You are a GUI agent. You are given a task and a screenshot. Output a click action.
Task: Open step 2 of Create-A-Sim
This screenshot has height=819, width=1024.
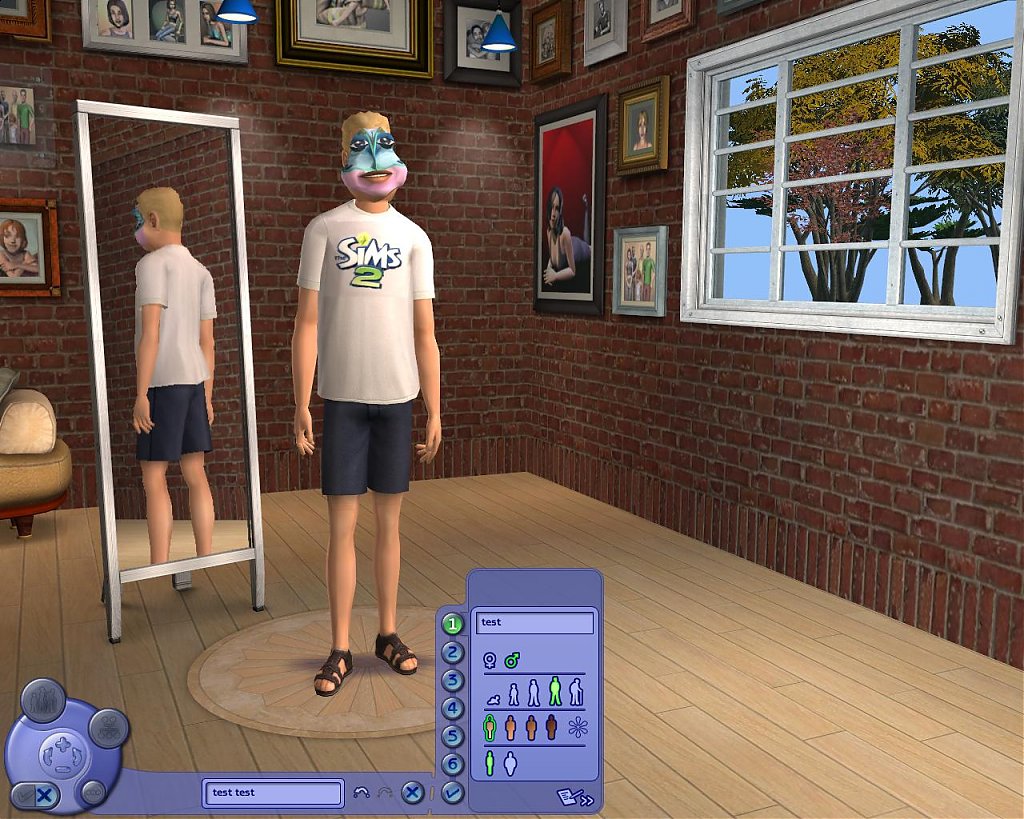pos(453,653)
